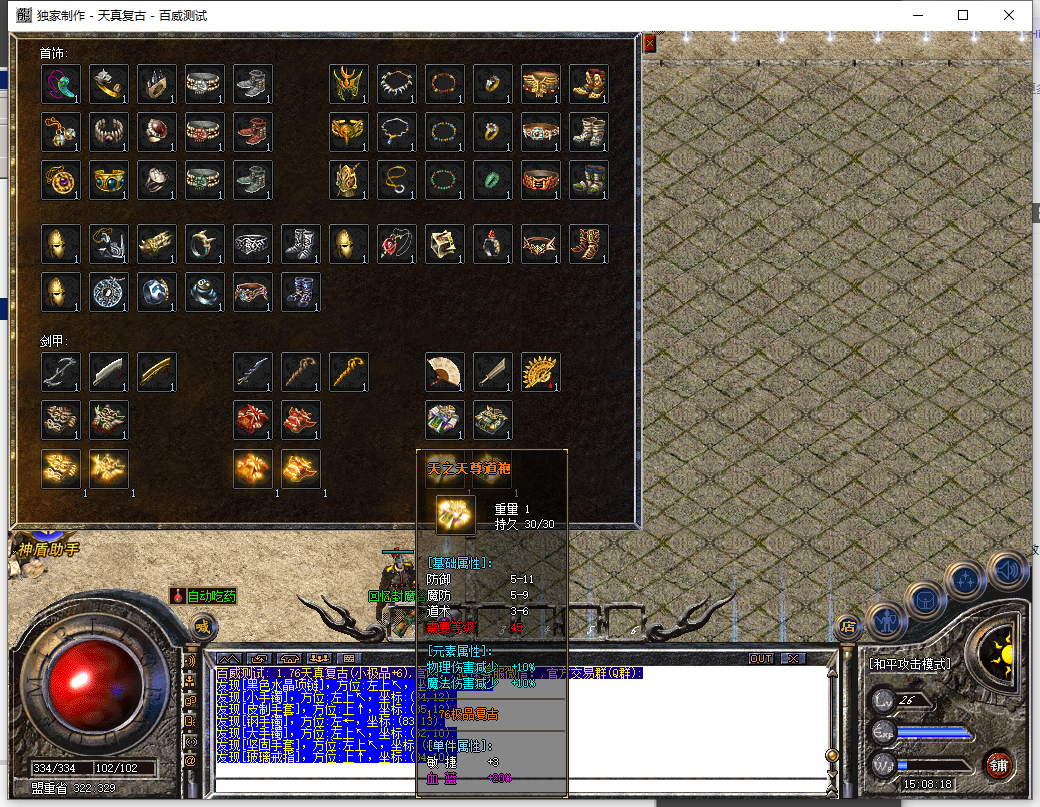This screenshot has height=807, width=1040.
Task: Select the fanged tooth necklace item
Action: (x=397, y=84)
